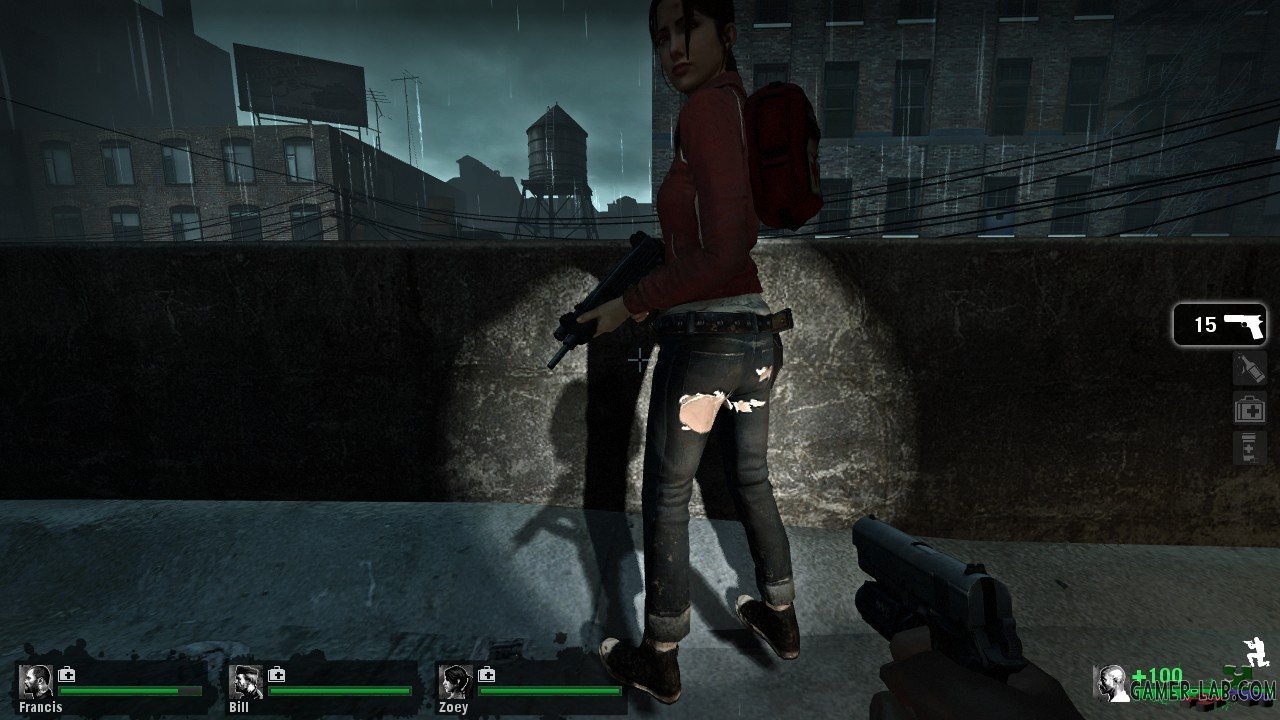Select the Molotov bottle slot
Image resolution: width=1280 pixels, height=720 pixels.
(x=1250, y=369)
